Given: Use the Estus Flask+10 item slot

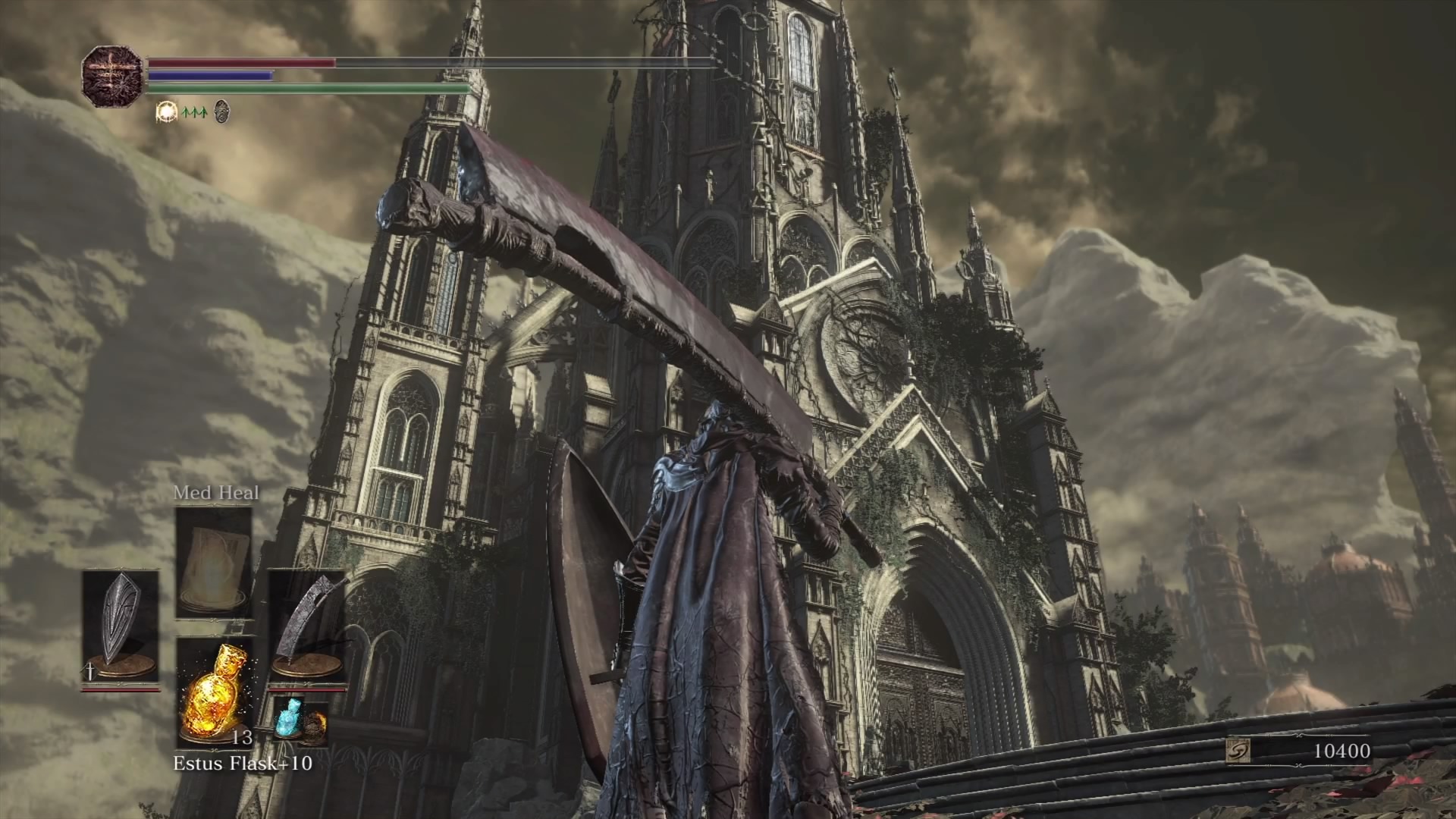Looking at the screenshot, I should 215,692.
